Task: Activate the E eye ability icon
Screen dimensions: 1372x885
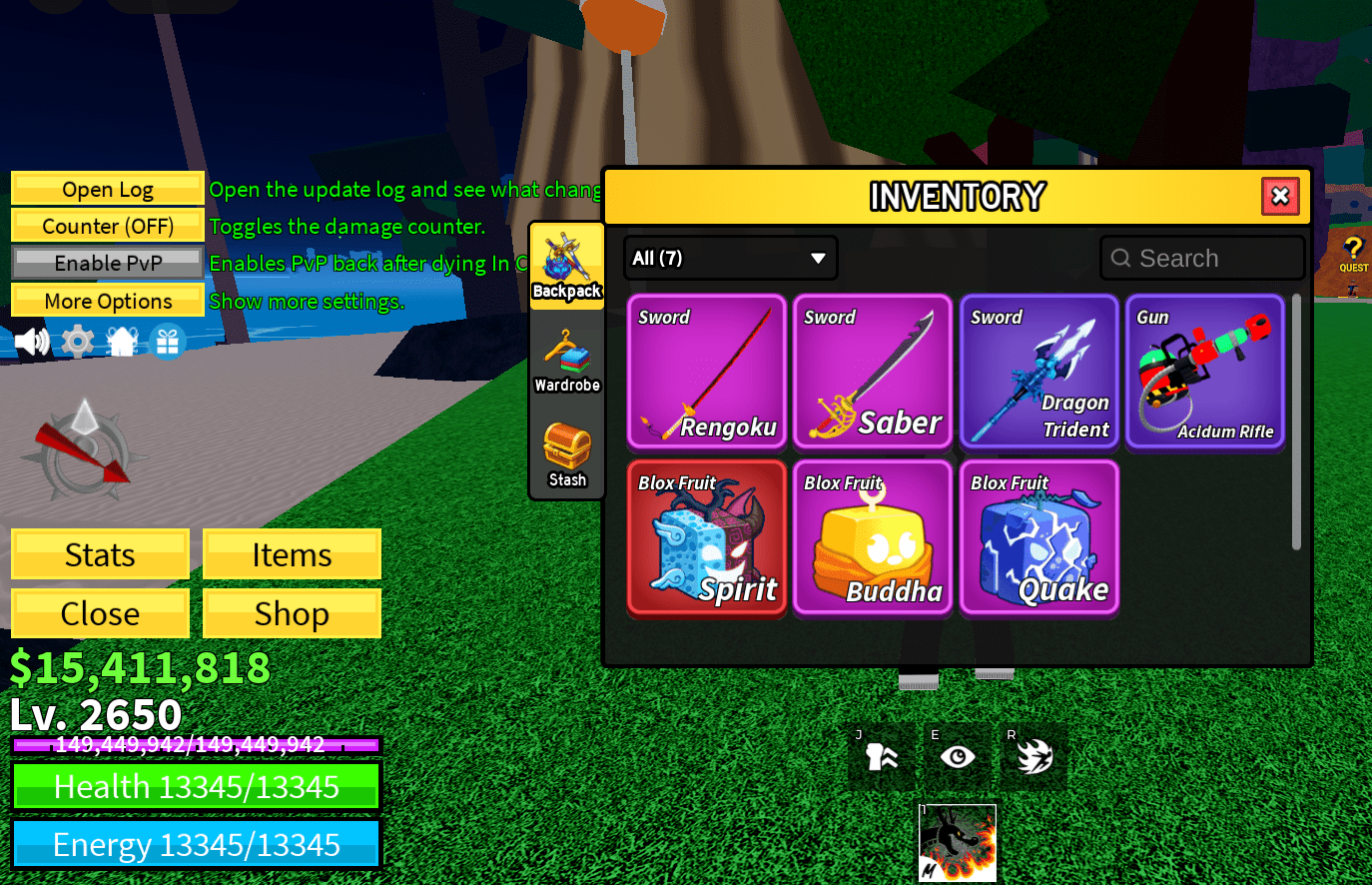Action: pos(957,756)
